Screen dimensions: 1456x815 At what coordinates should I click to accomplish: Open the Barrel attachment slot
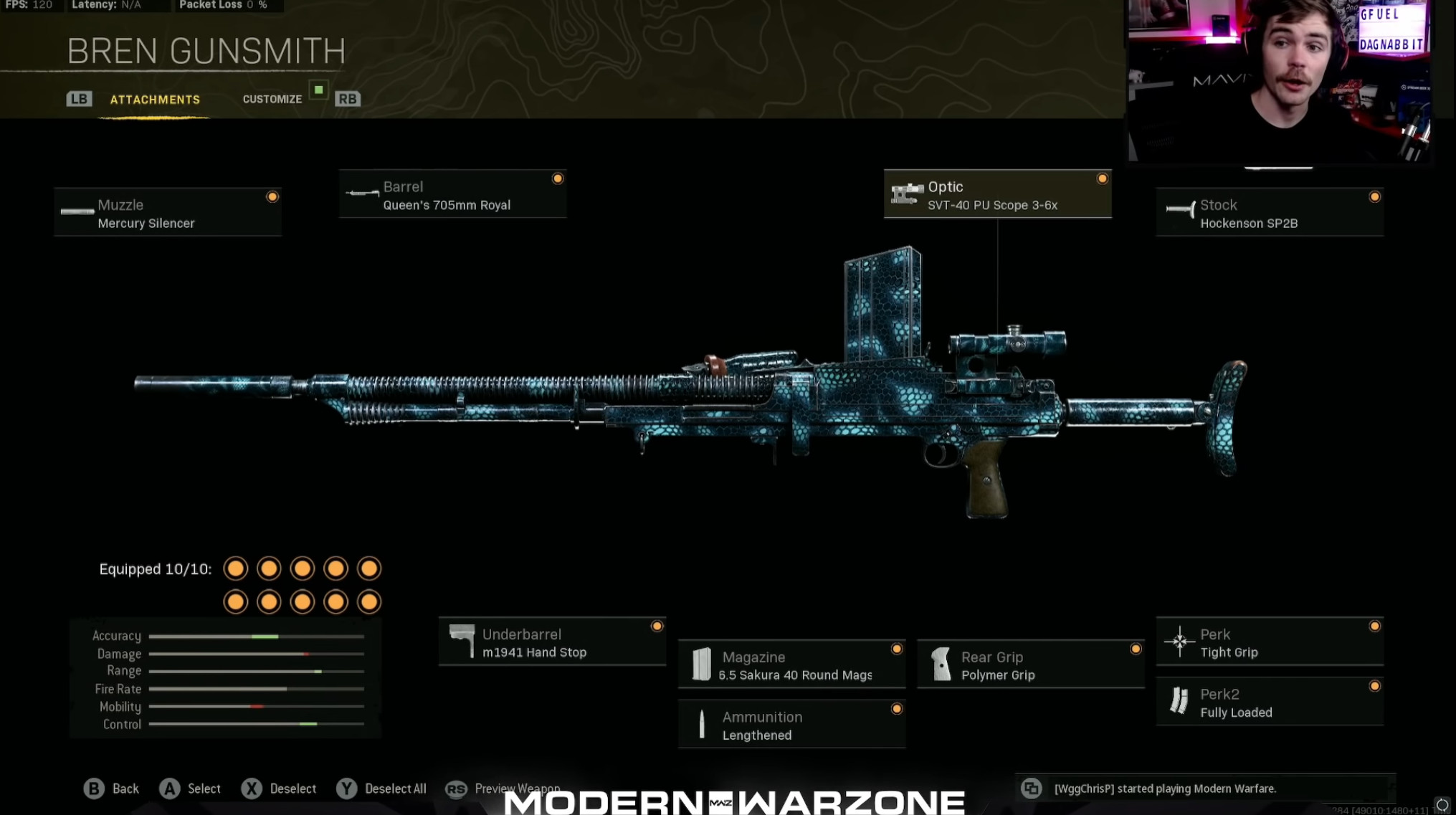click(452, 195)
